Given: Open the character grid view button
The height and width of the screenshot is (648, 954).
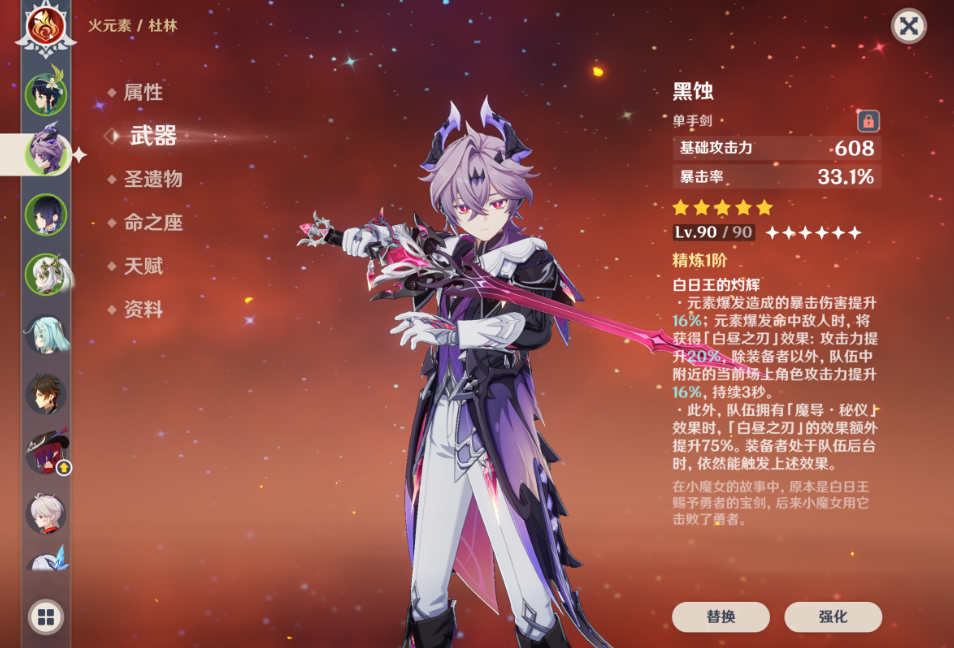Looking at the screenshot, I should [x=46, y=617].
